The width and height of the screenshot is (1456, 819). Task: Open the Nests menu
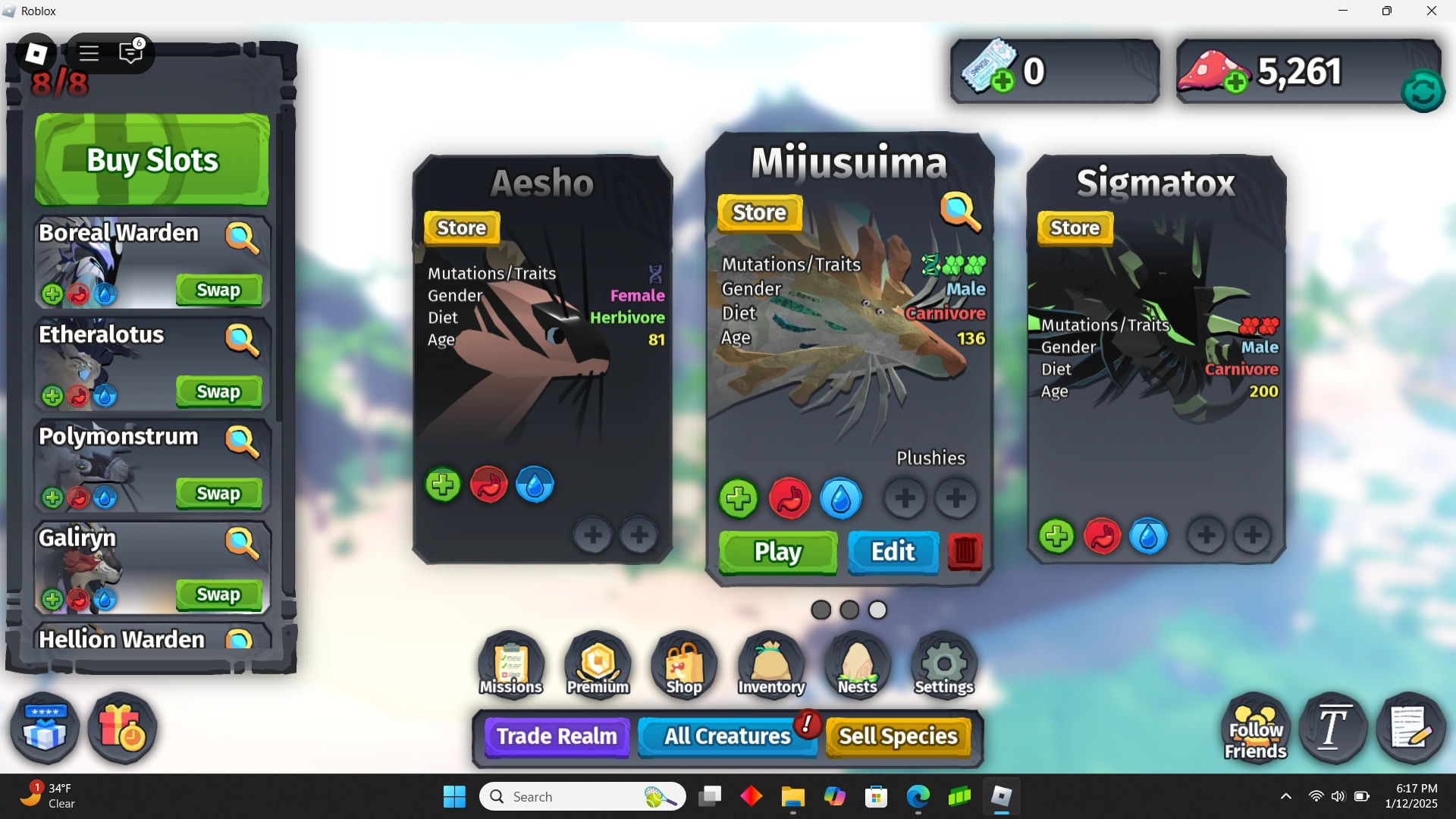[856, 664]
